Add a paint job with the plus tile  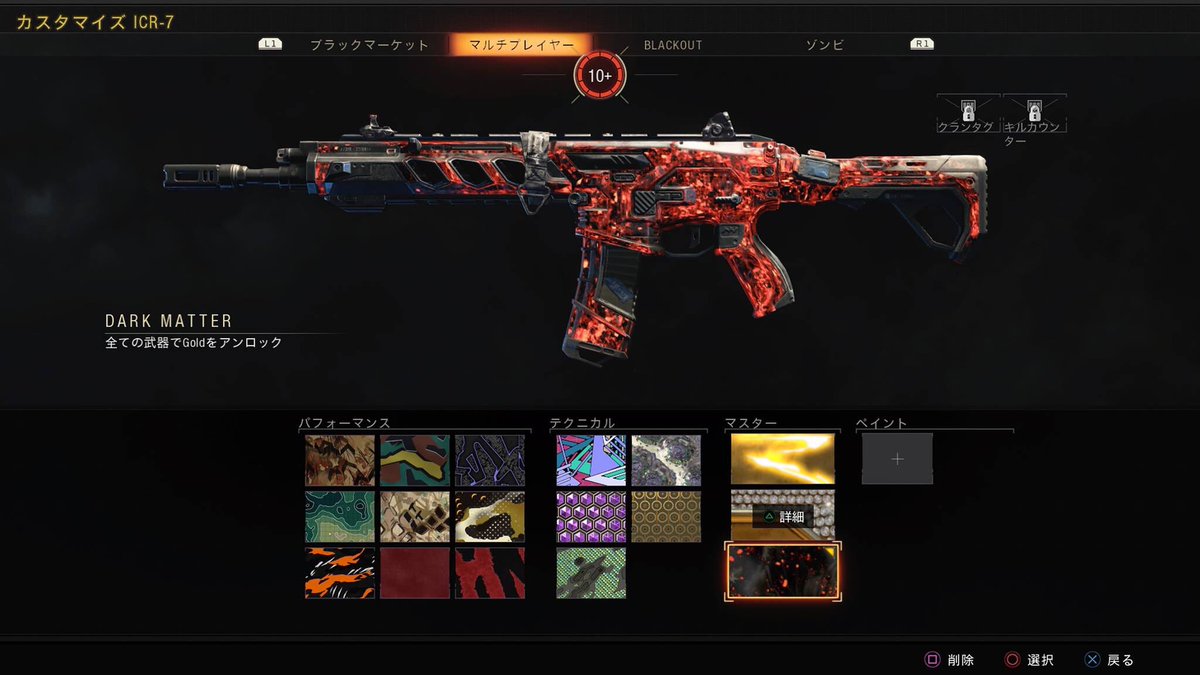[x=897, y=459]
